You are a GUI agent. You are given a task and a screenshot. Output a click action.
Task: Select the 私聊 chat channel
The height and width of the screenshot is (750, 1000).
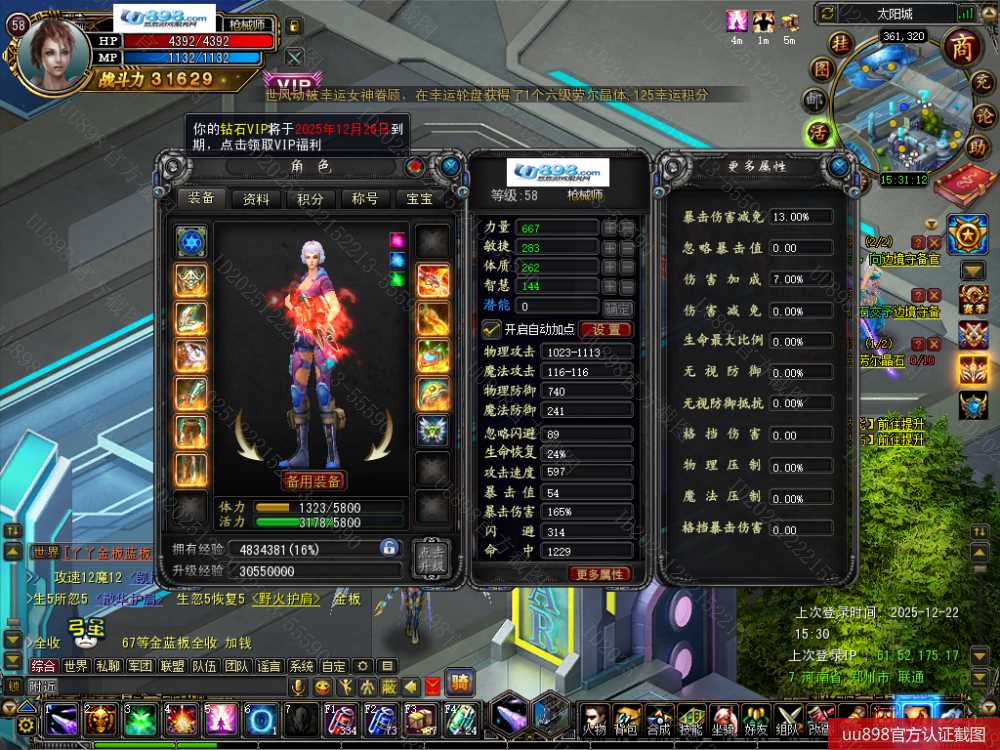click(x=109, y=666)
